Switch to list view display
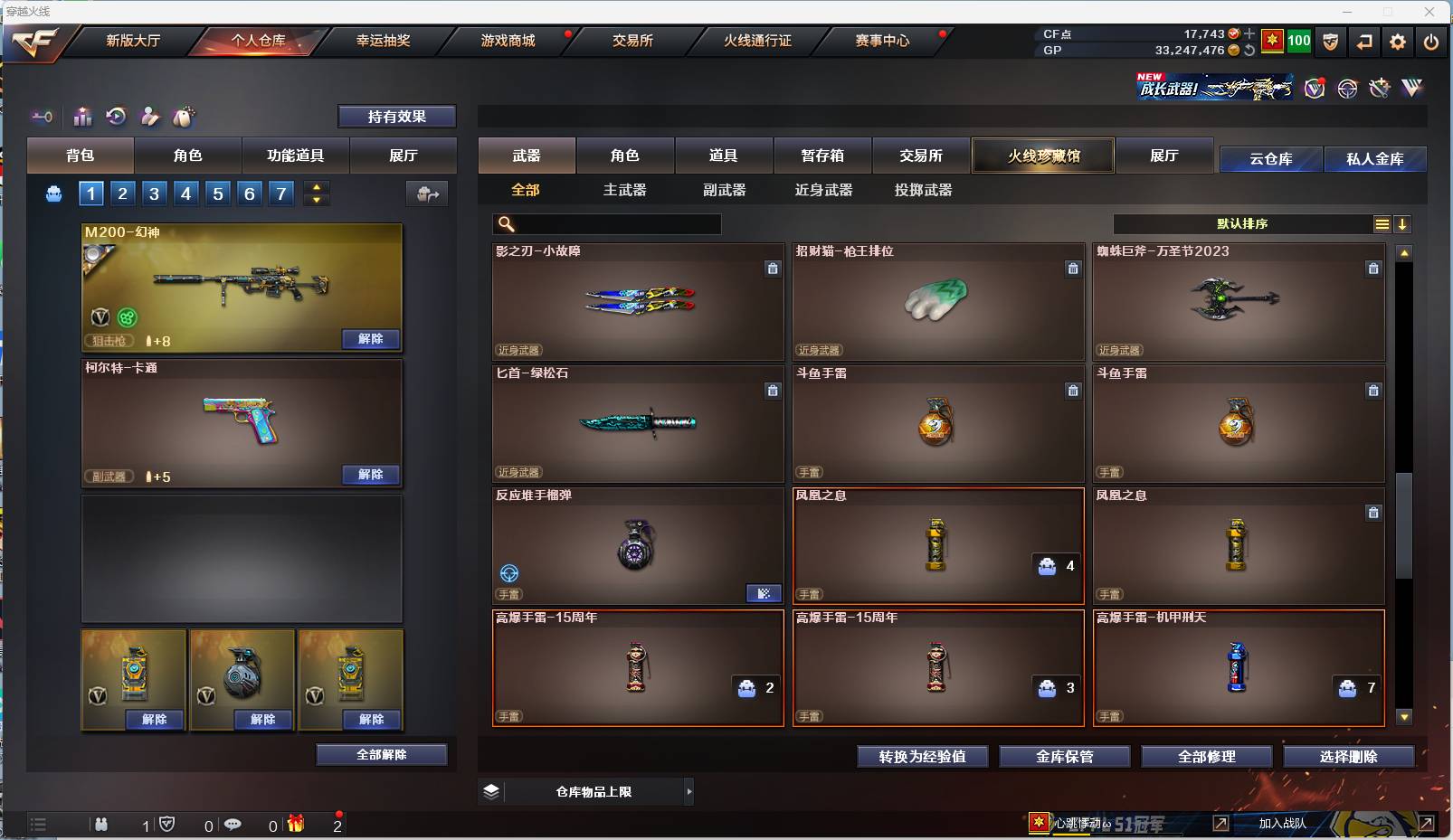This screenshot has height=840, width=1453. pyautogui.click(x=1382, y=223)
